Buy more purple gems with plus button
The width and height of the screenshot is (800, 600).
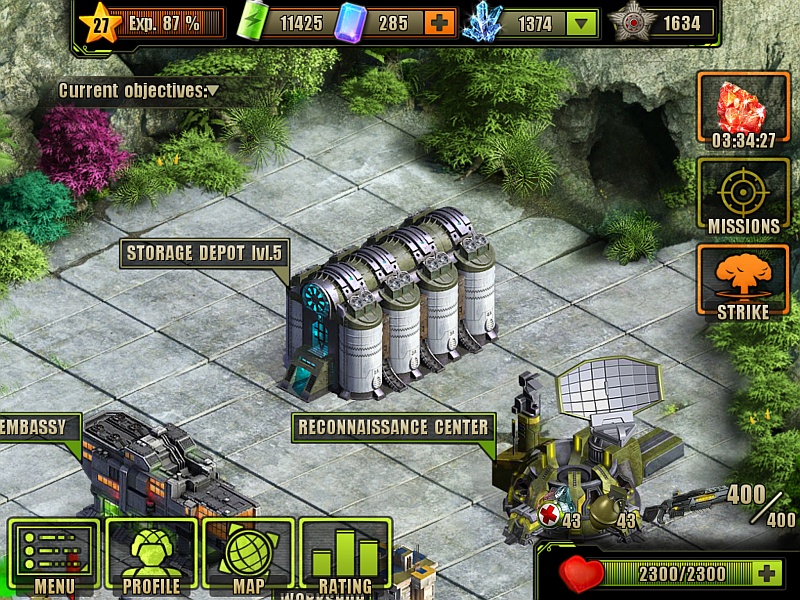438,23
